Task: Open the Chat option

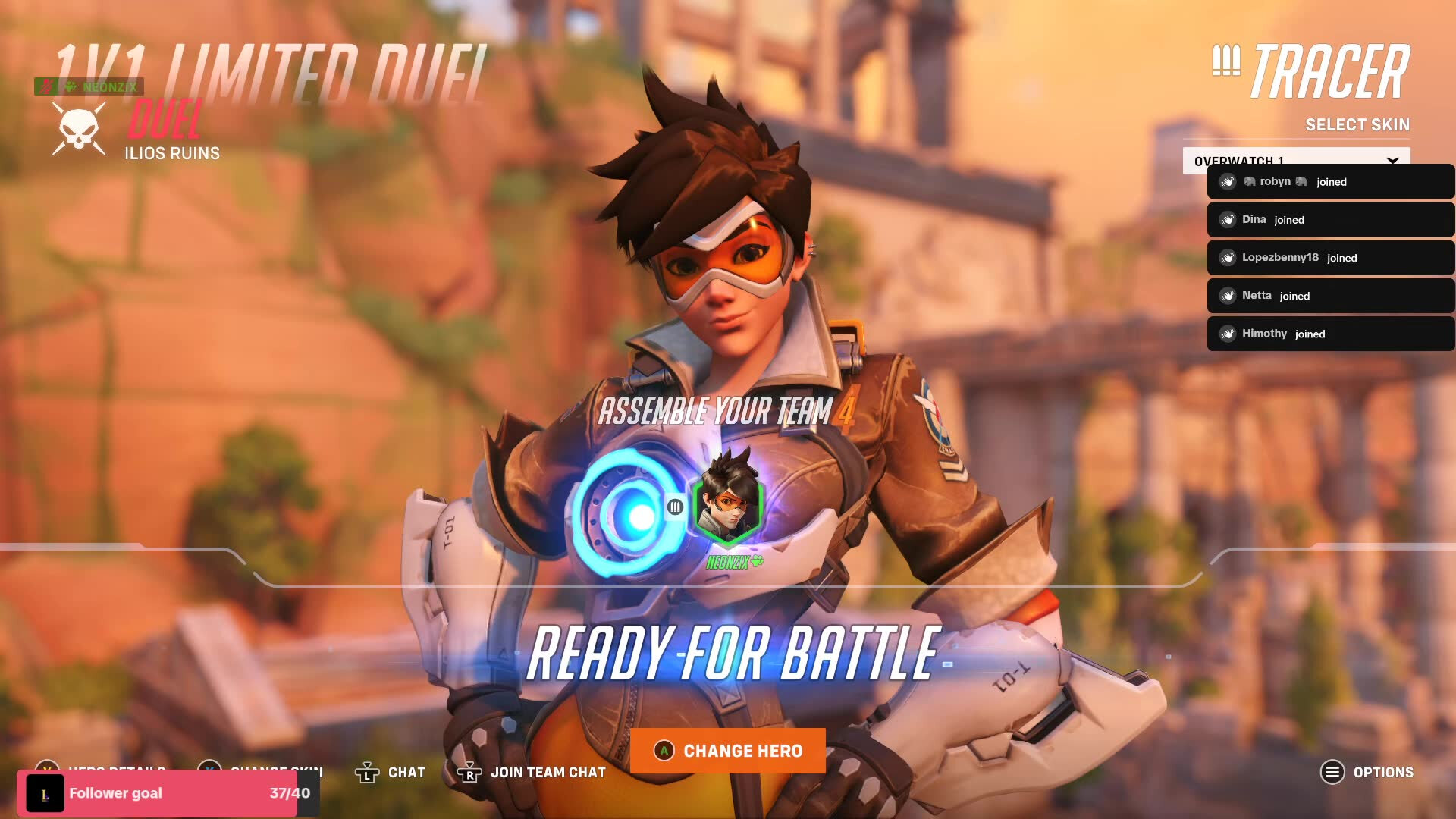Action: pyautogui.click(x=391, y=772)
